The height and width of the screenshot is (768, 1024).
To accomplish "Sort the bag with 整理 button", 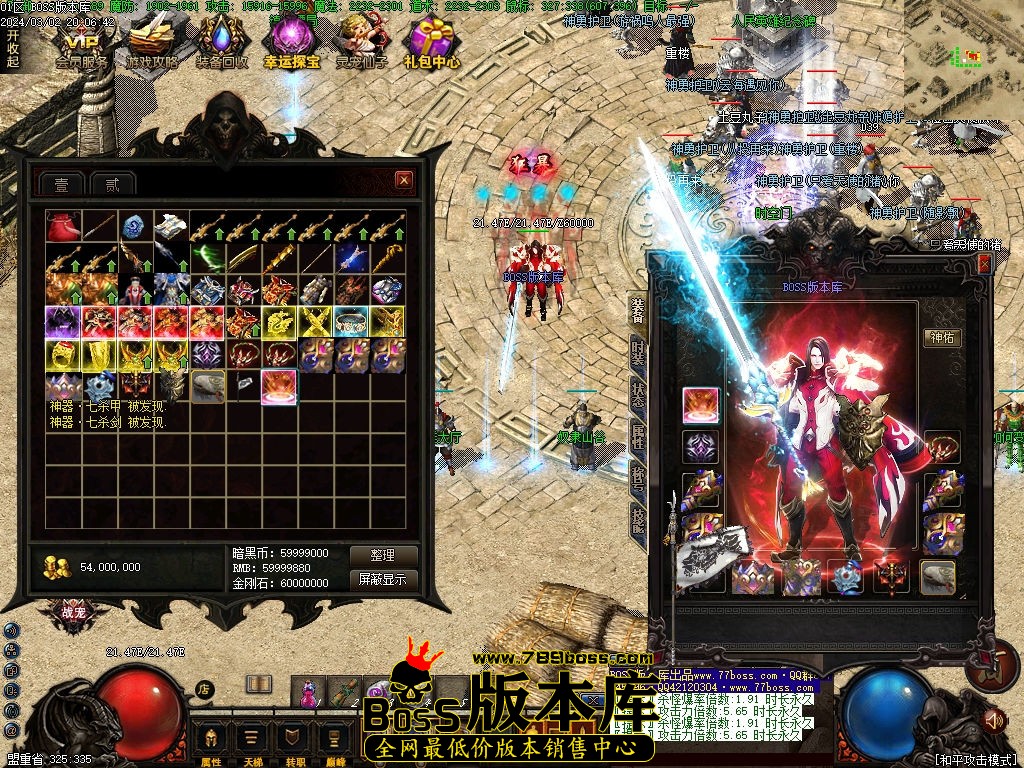I will (x=382, y=555).
